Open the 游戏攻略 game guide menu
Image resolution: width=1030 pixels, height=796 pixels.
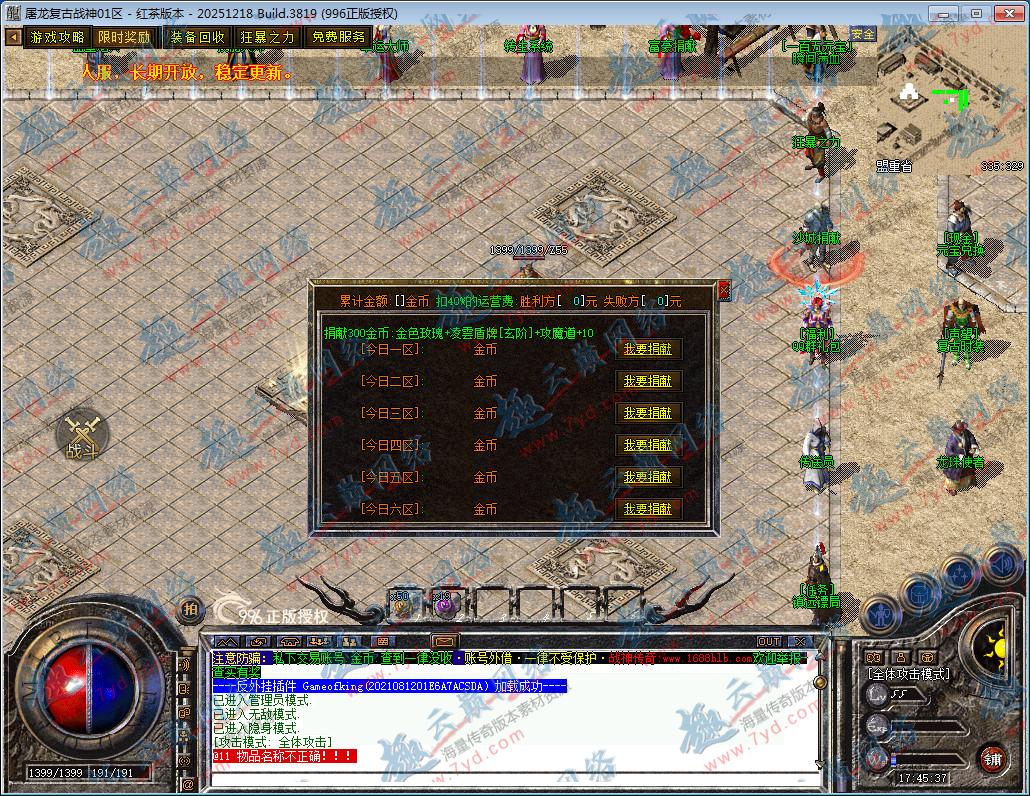[57, 37]
